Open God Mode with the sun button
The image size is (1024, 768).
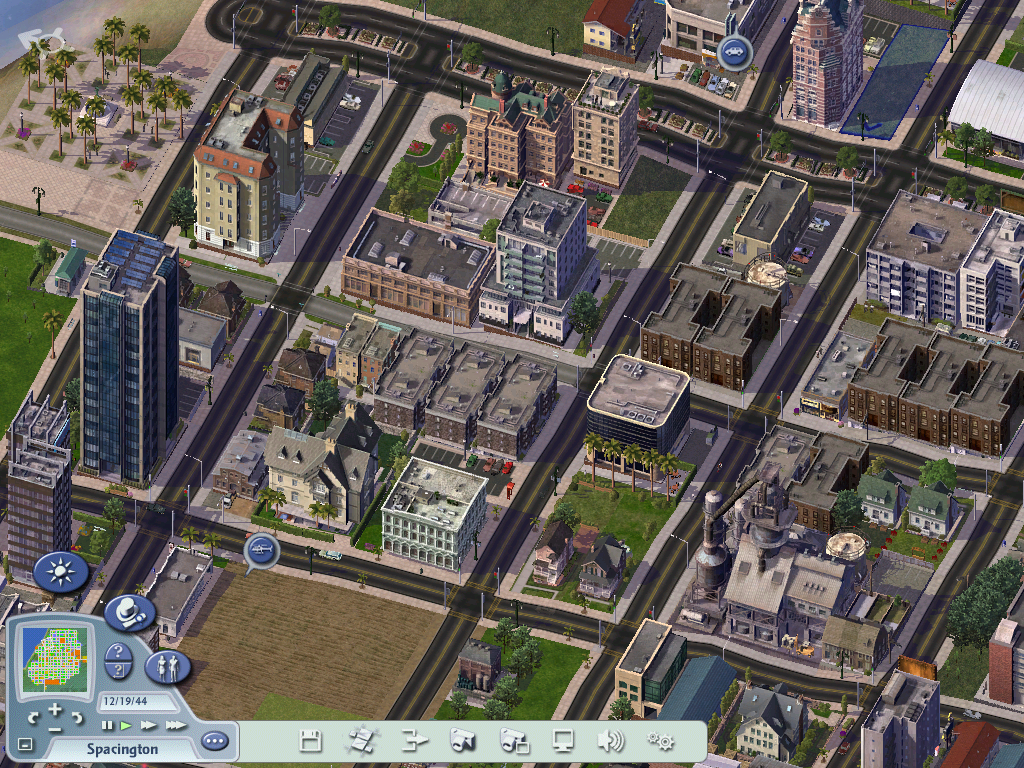point(61,572)
